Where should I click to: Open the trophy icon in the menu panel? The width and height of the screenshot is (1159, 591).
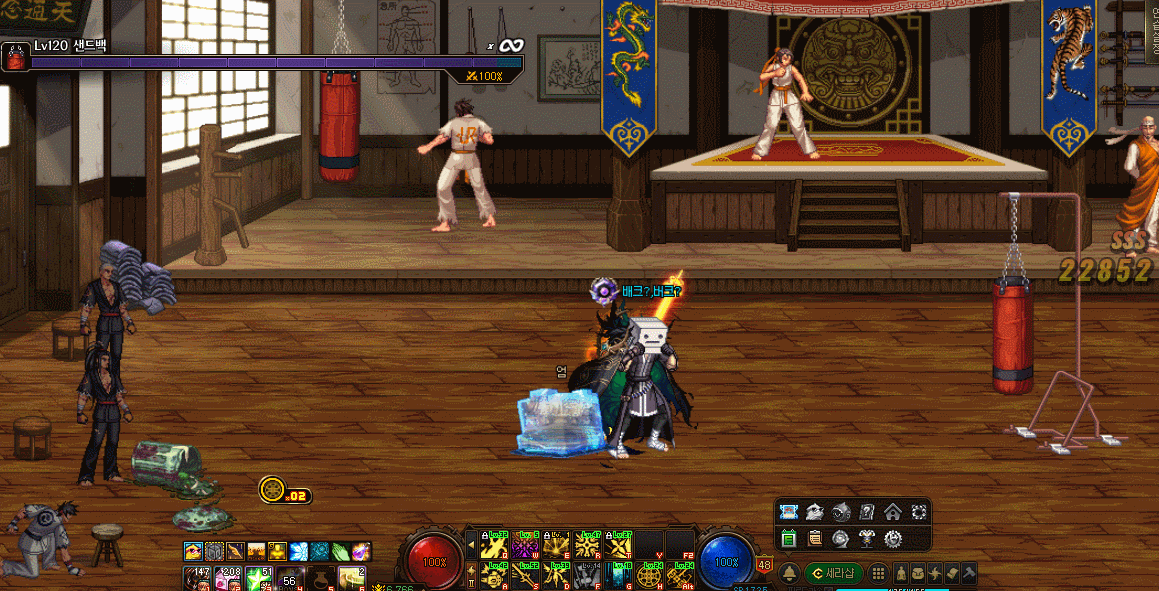coord(866,538)
